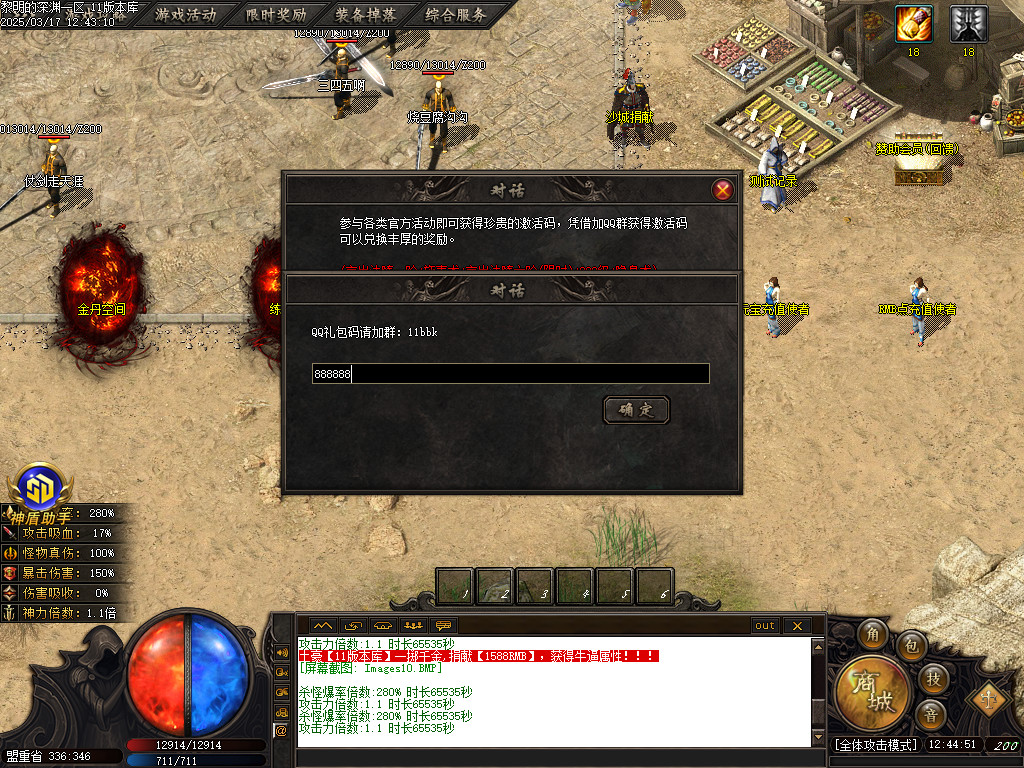Image resolution: width=1024 pixels, height=768 pixels.
Task: Change the 全体攻击模式 attack mode
Action: tap(875, 745)
